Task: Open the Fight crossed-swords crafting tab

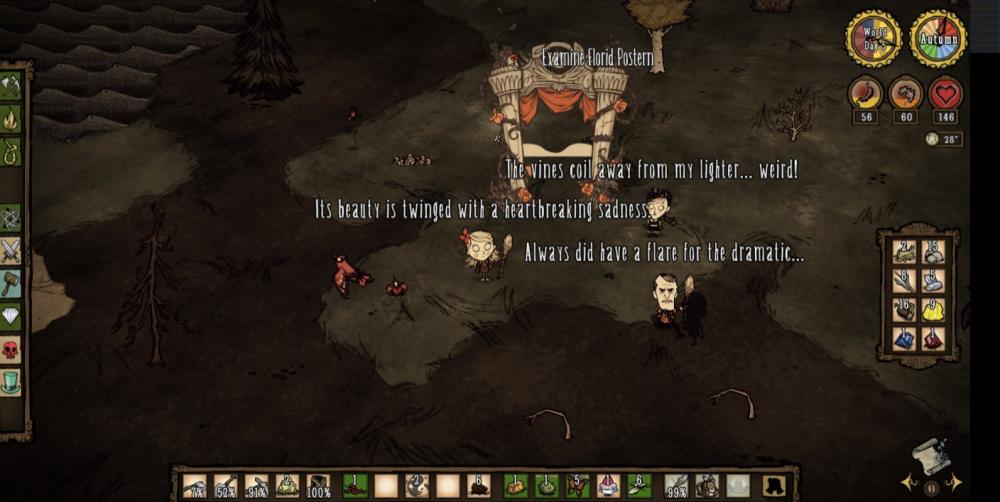Action: [11, 250]
